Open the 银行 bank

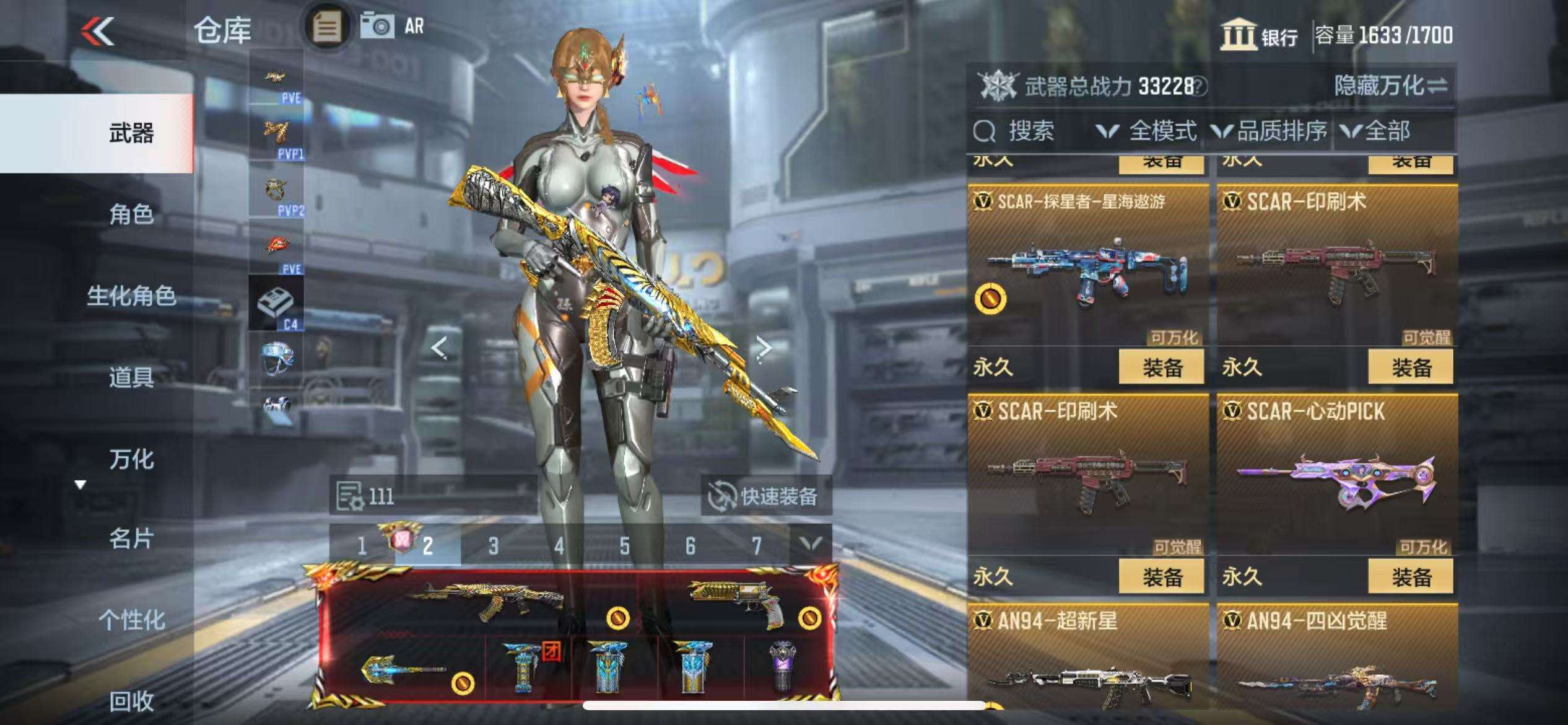pos(1260,35)
